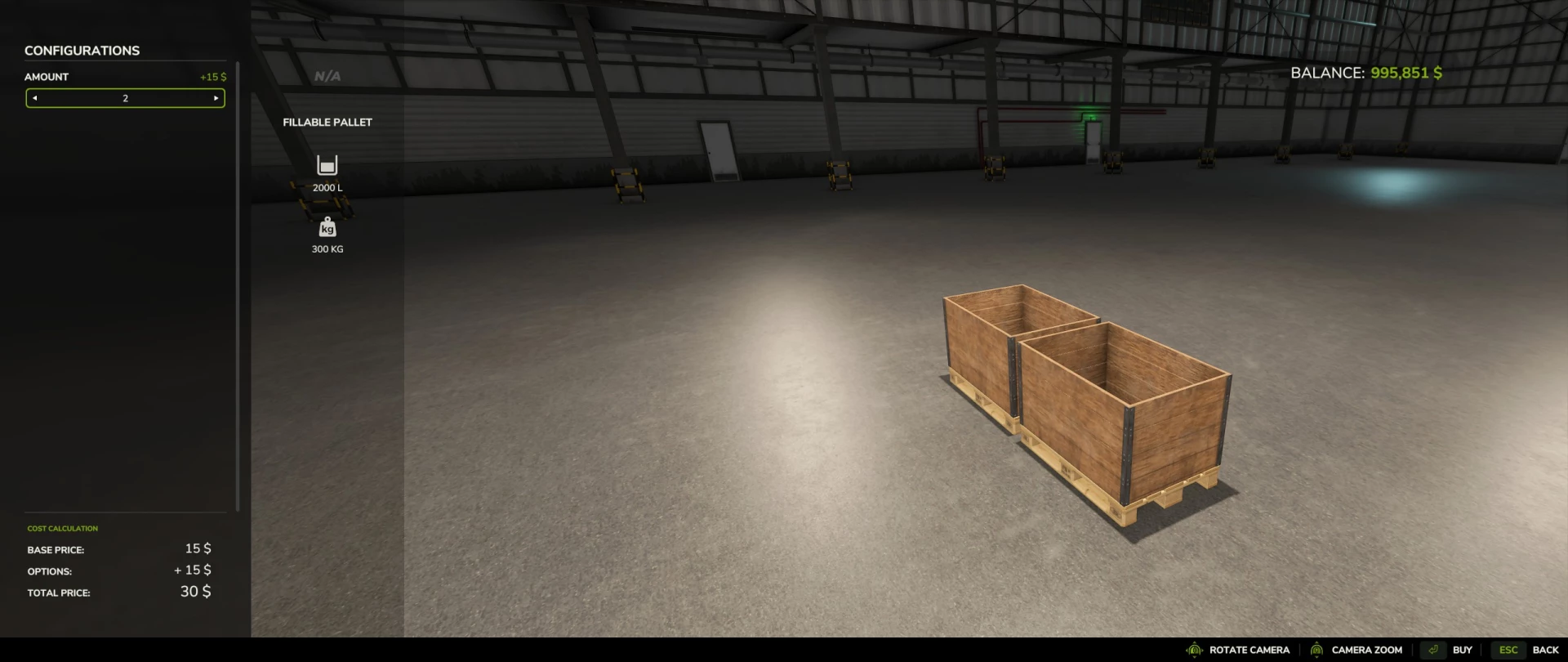
Task: Click the headset icon beside Camera Zoom
Action: tap(1316, 650)
